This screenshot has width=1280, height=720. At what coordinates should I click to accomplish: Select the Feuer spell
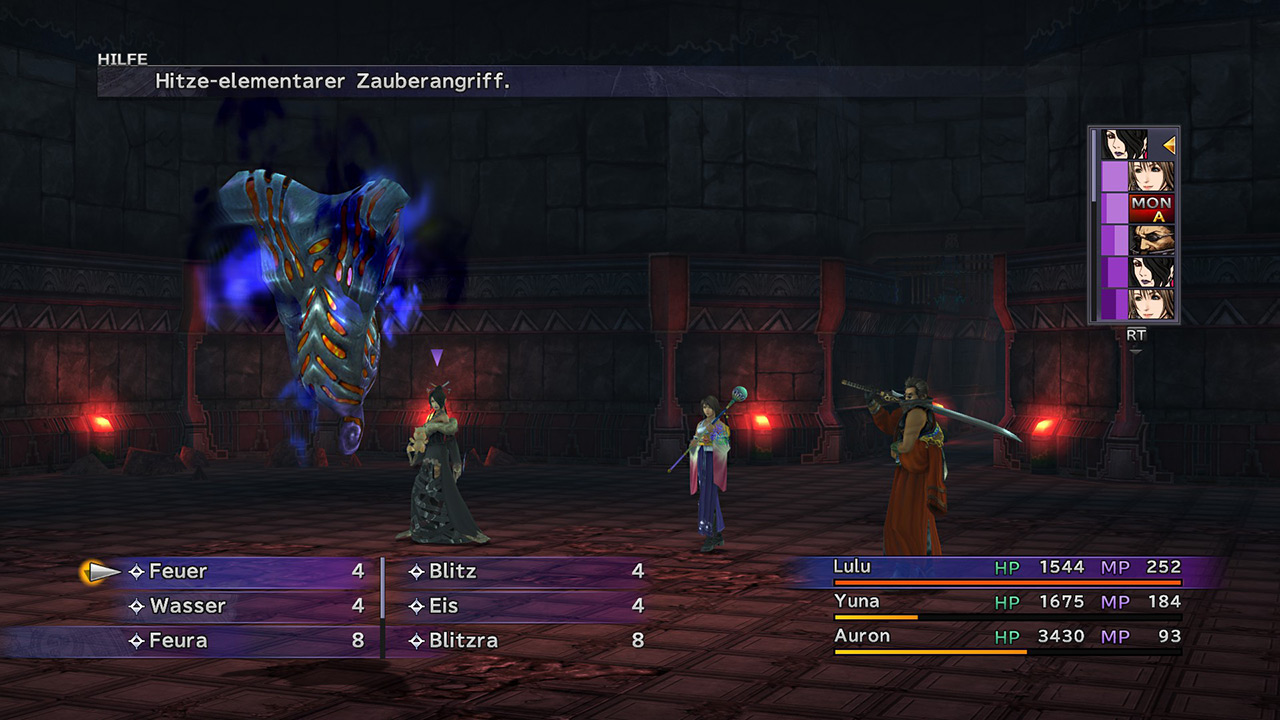click(178, 572)
